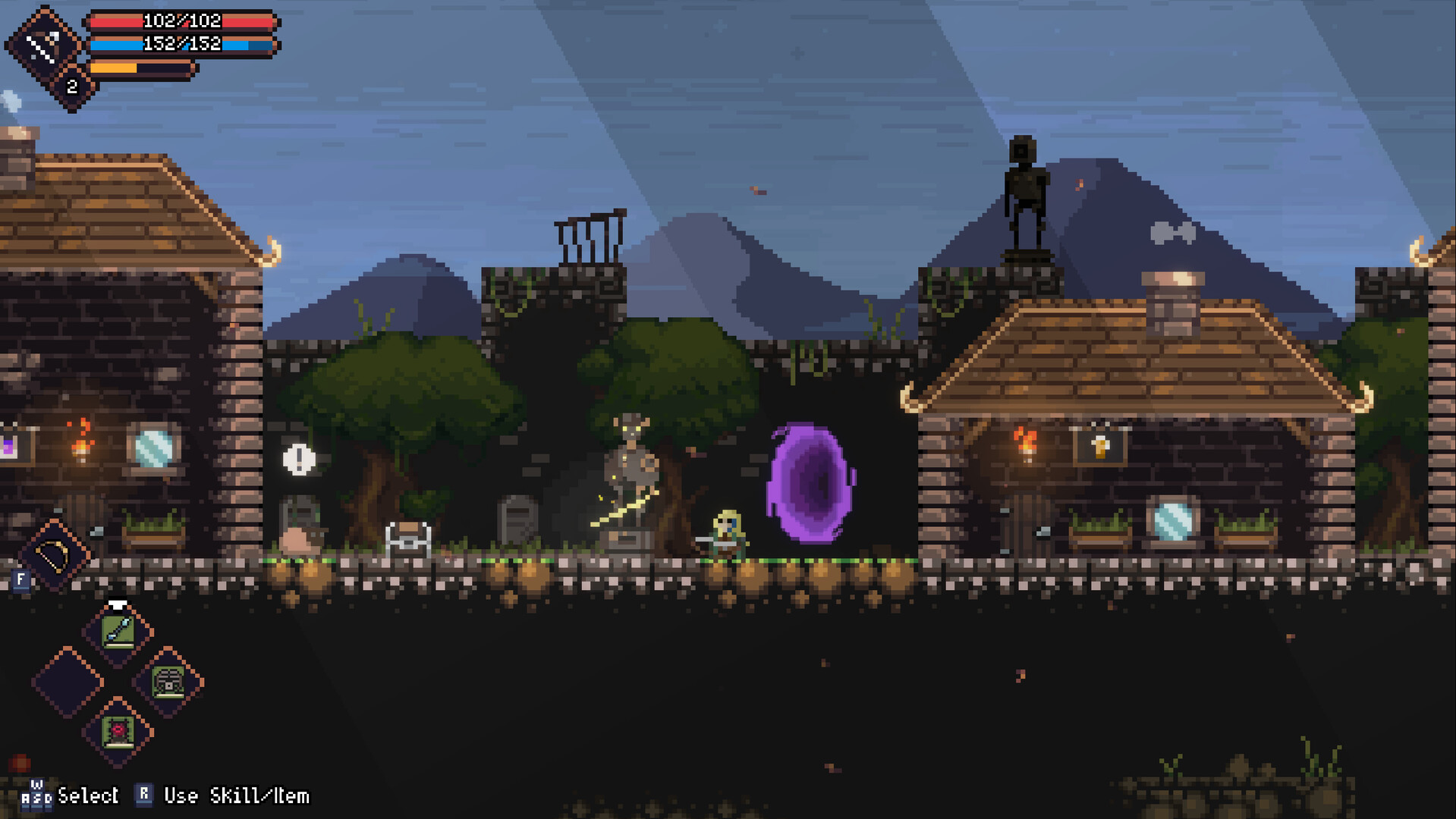Click the level 2 badge on the HUD

click(71, 86)
